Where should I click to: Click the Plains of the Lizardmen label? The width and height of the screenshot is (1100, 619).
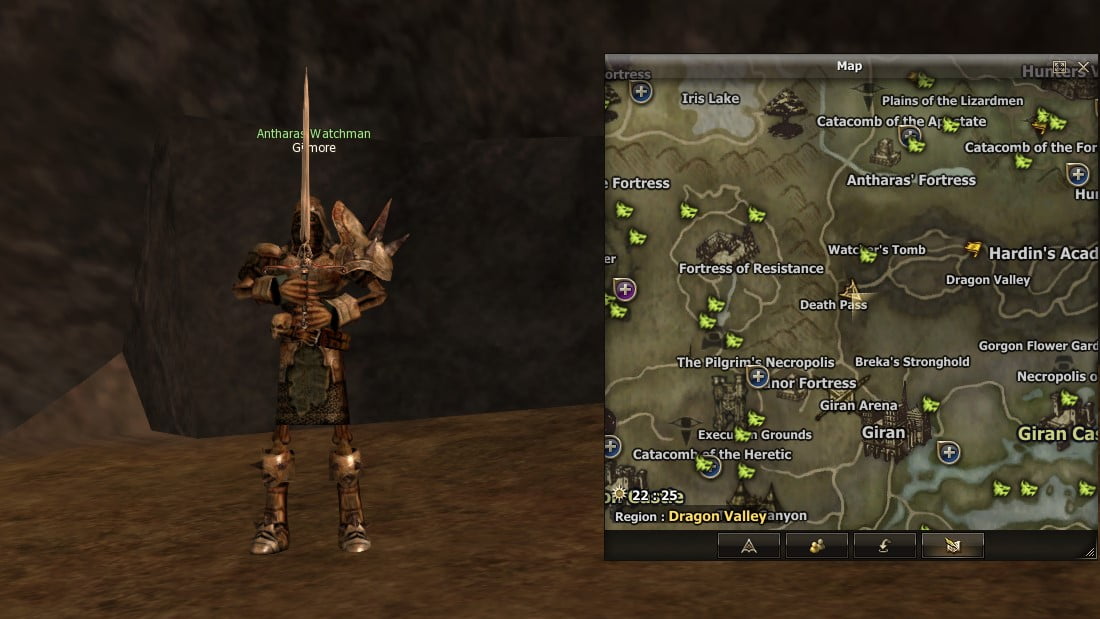point(952,101)
